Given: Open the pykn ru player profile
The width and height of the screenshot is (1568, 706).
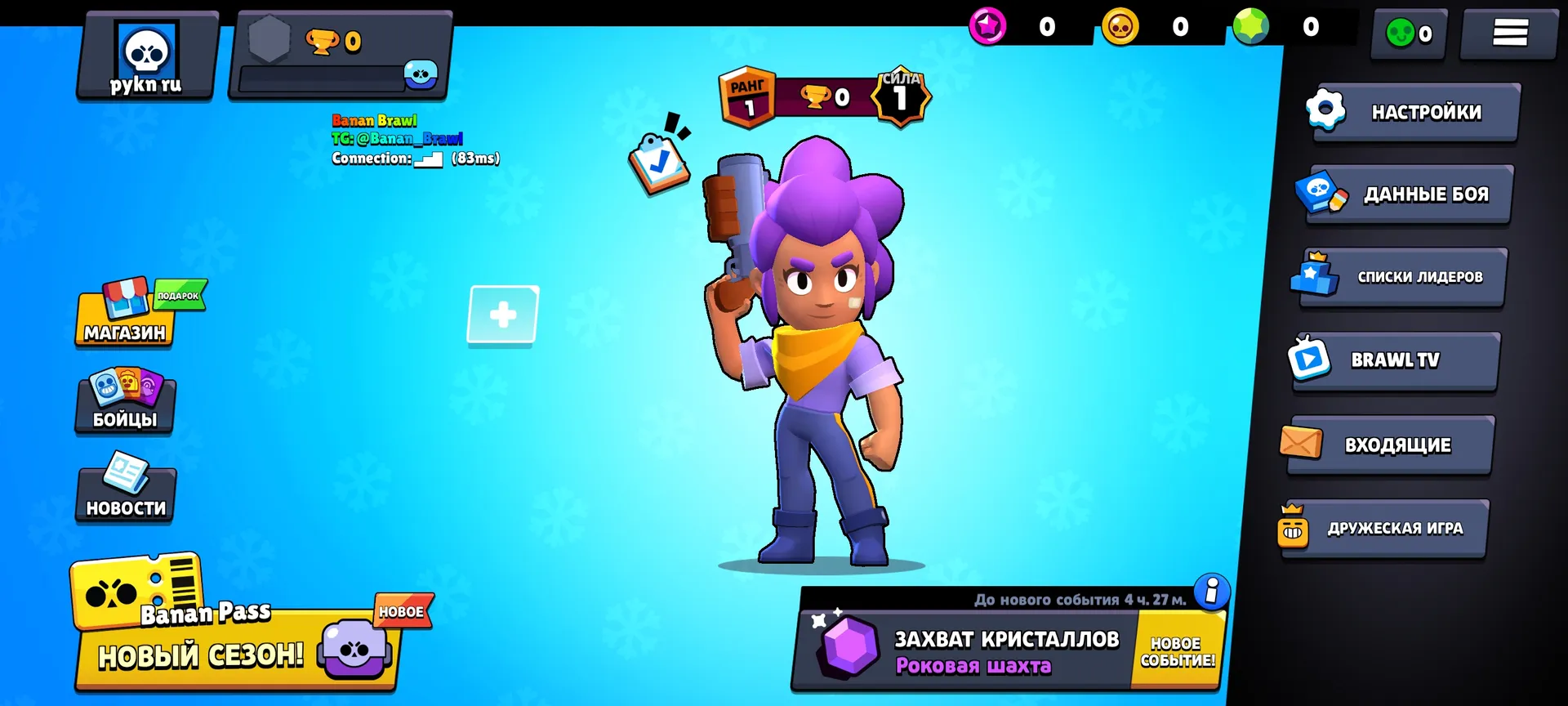Looking at the screenshot, I should click(147, 57).
